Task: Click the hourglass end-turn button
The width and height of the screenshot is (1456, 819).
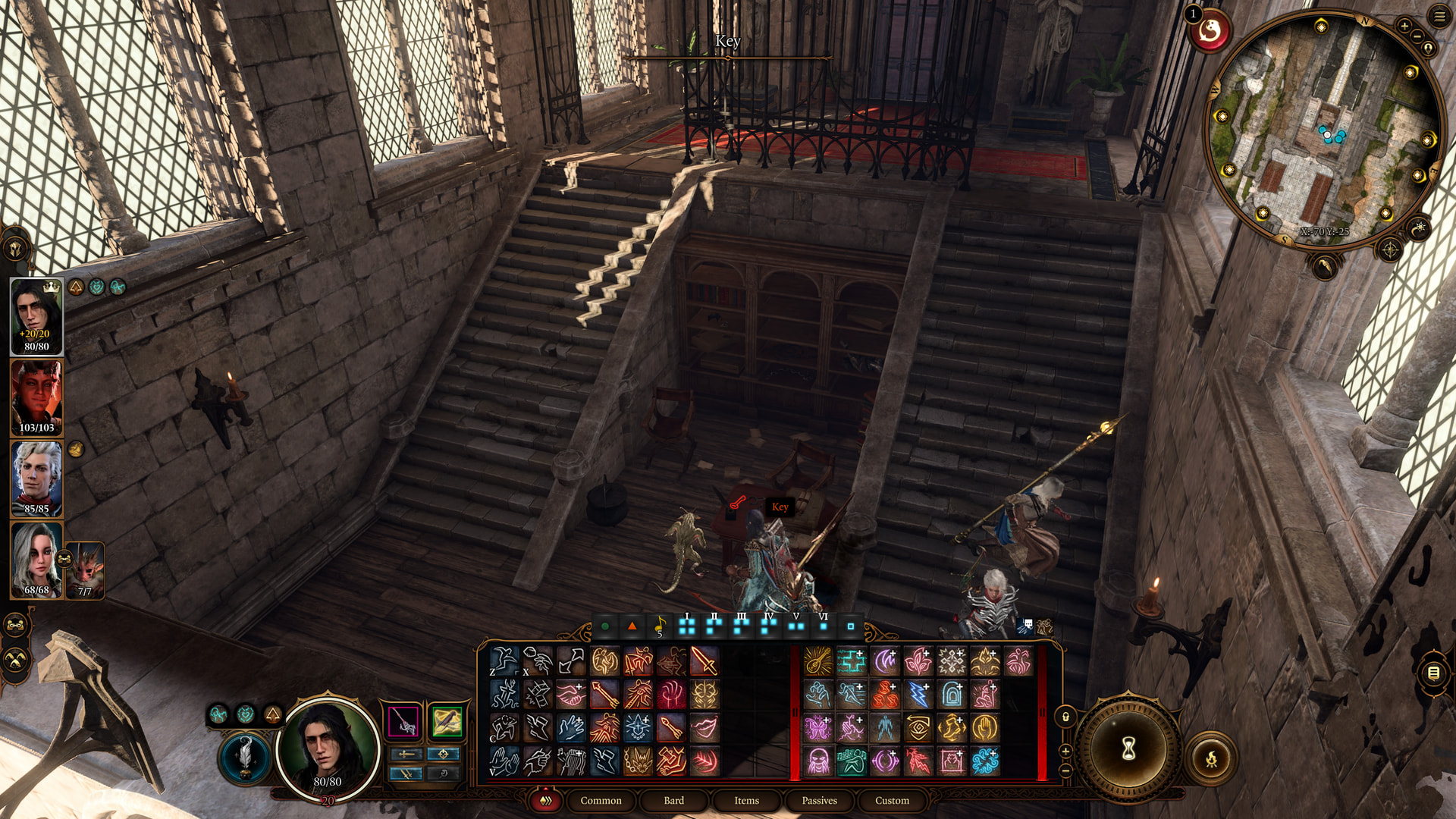Action: coord(1128,749)
